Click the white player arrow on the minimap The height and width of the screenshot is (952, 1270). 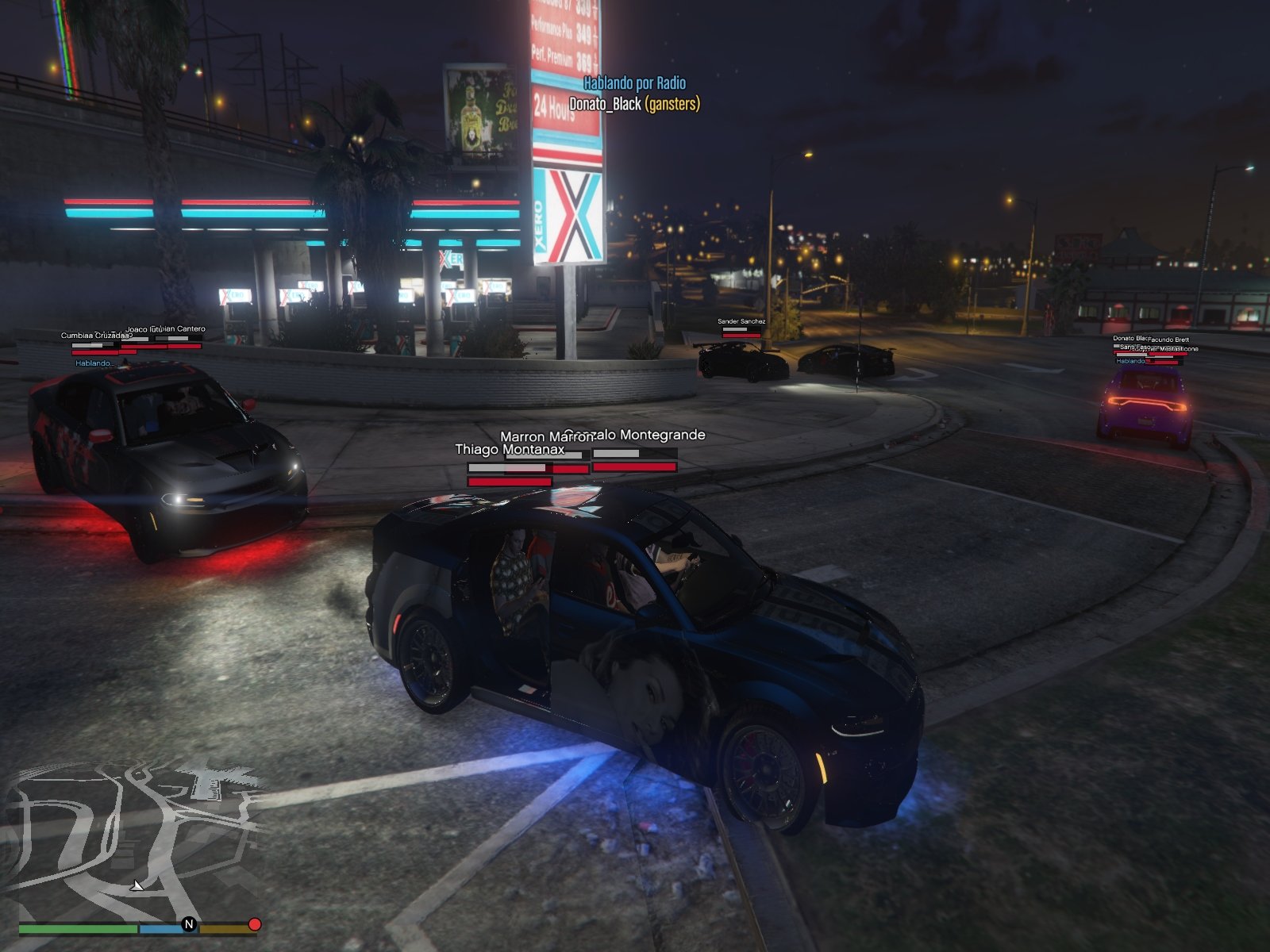pyautogui.click(x=137, y=885)
